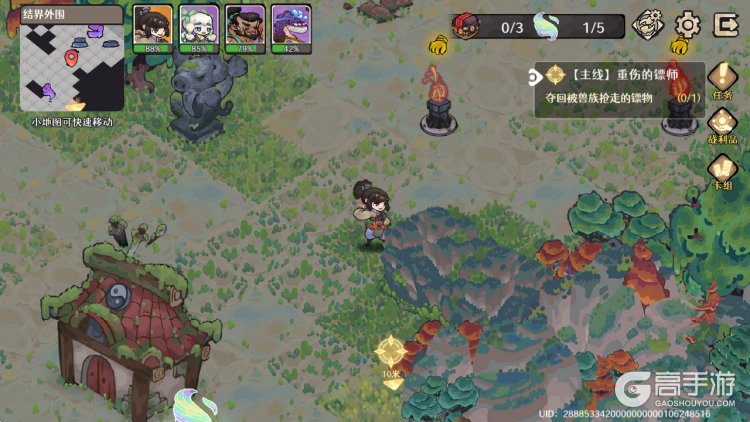Open the round gear-and-swirl emblem menu

coord(649,24)
